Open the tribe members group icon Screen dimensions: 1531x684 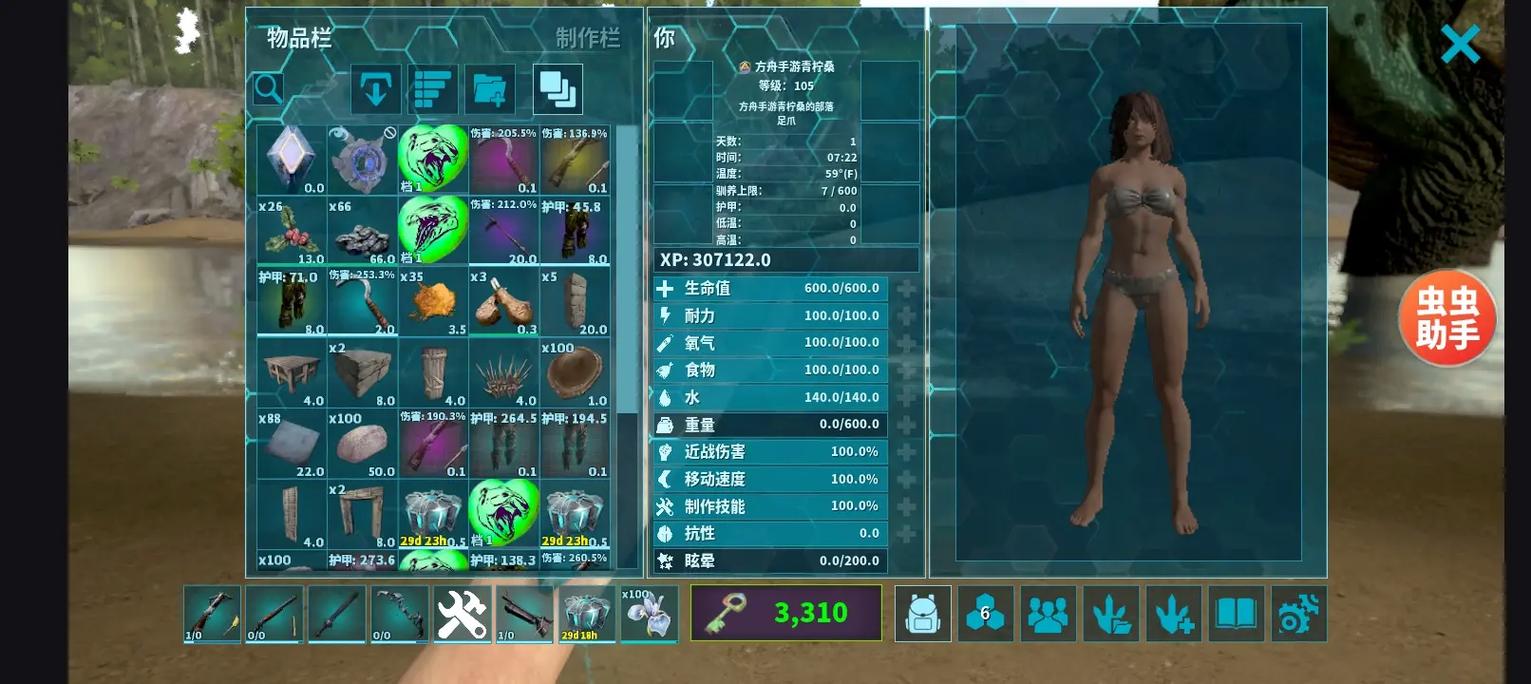[1048, 613]
